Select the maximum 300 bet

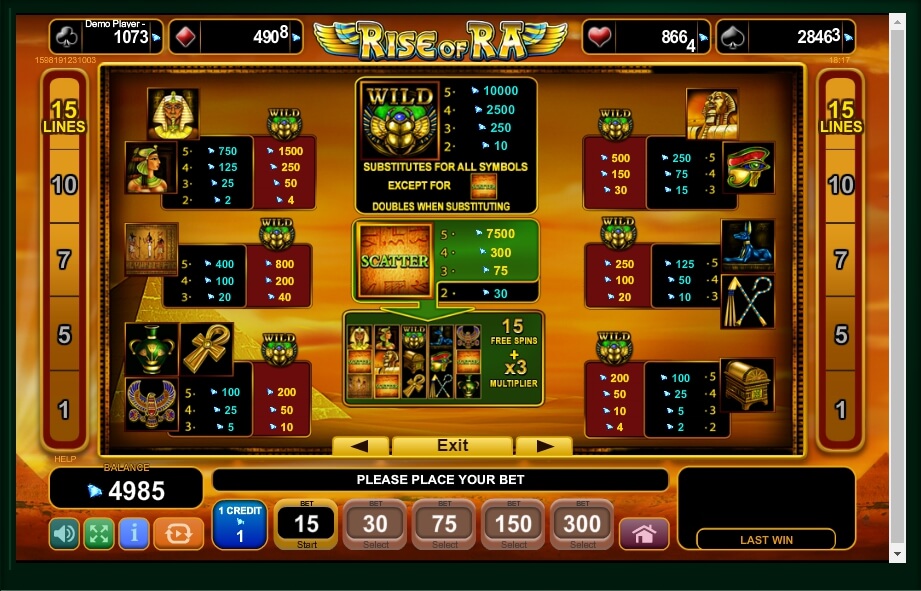tap(583, 525)
